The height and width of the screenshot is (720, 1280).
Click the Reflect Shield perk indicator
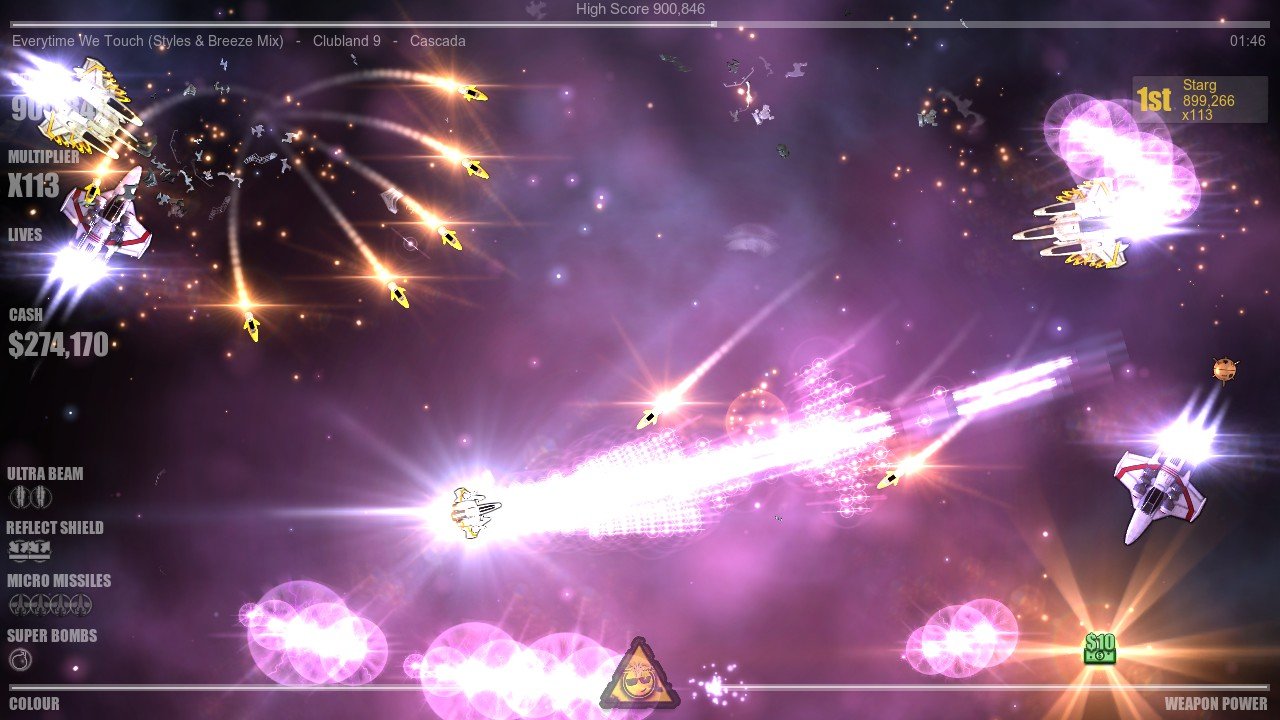(x=30, y=551)
